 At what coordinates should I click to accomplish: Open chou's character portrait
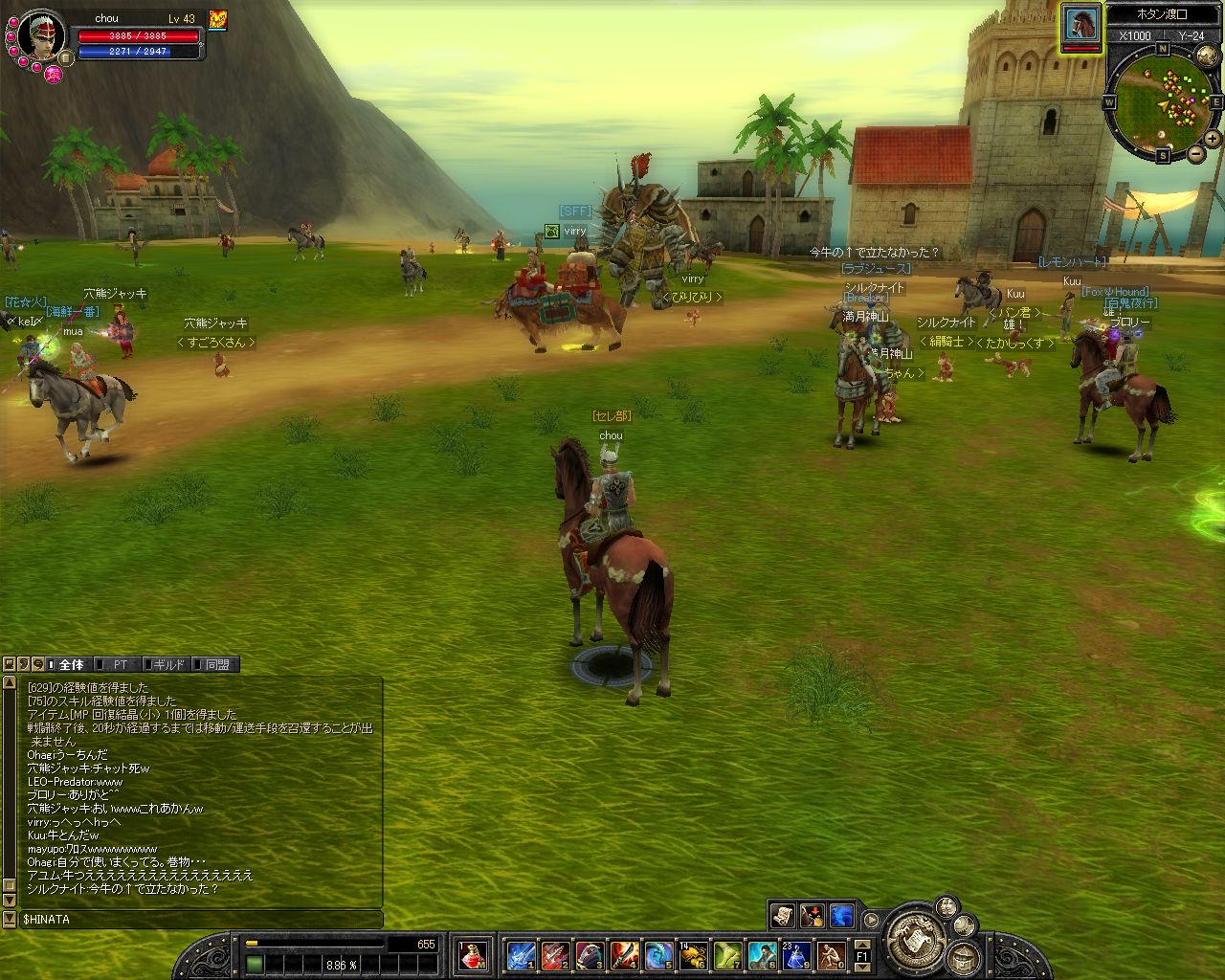(41, 36)
